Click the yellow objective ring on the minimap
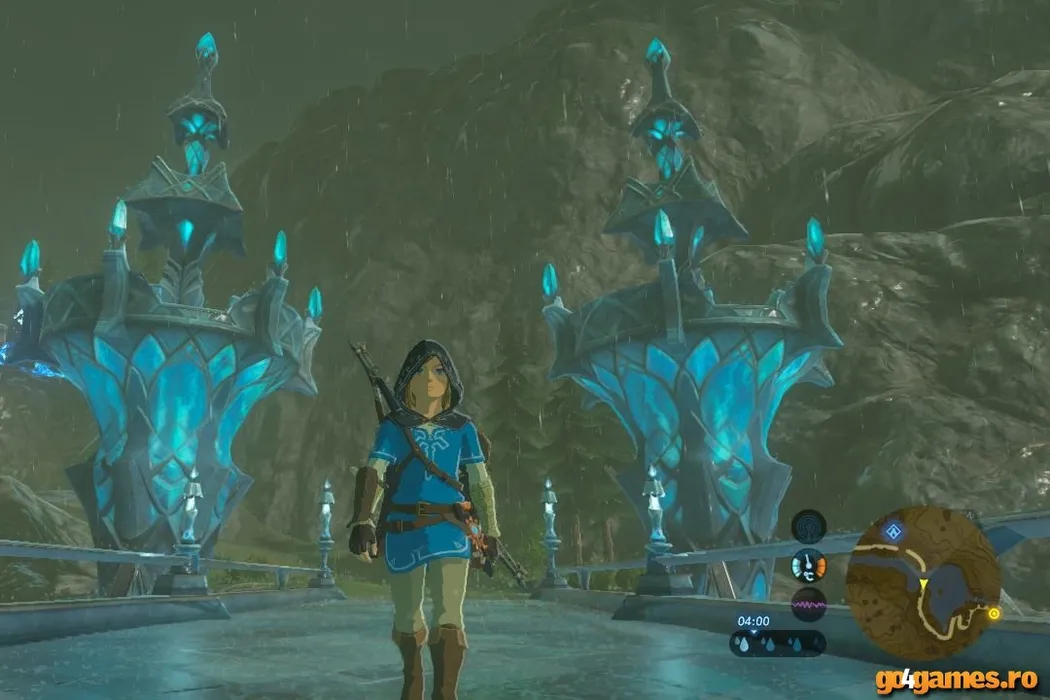Viewport: 1050px width, 700px height. (x=993, y=613)
